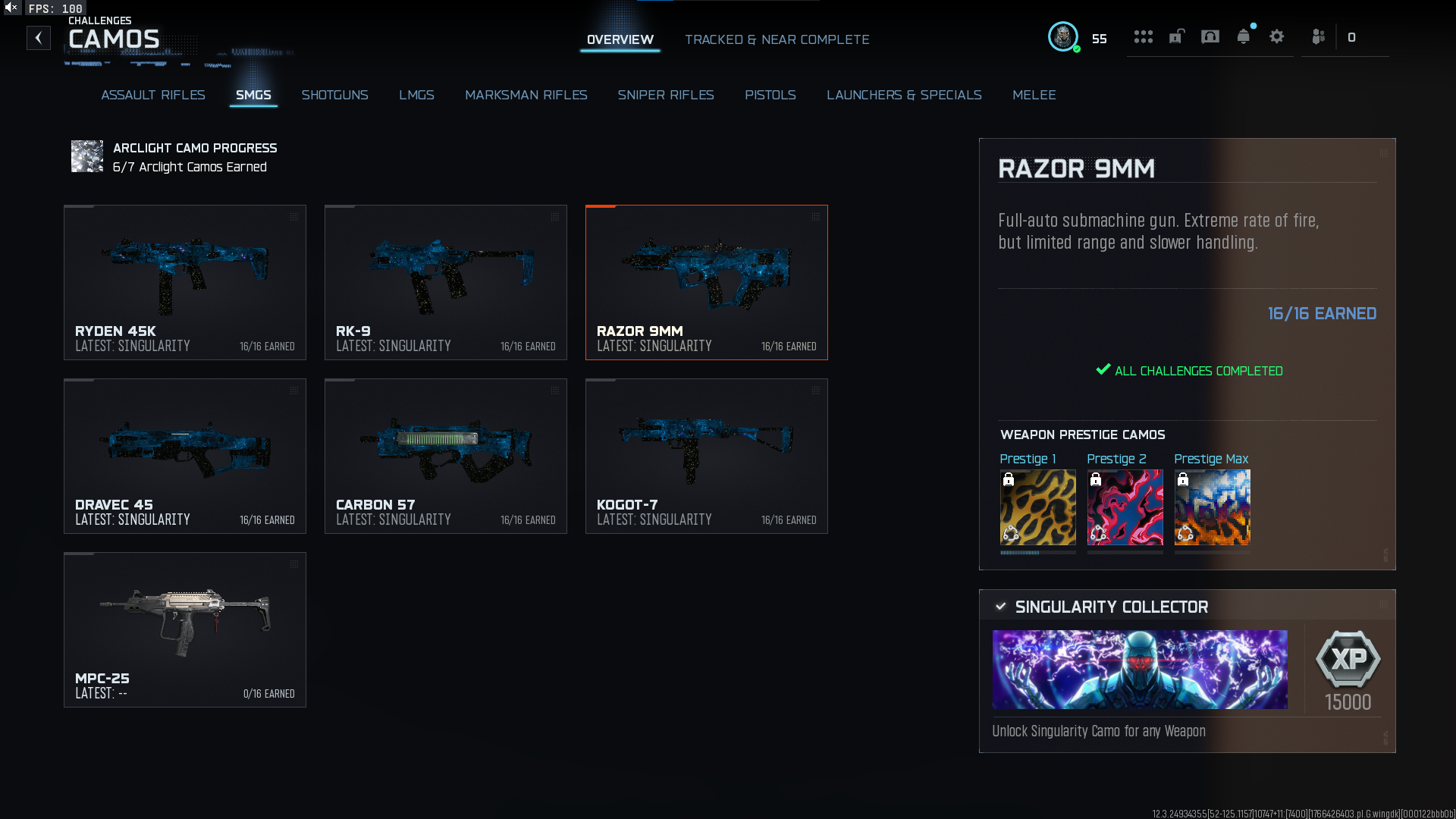Show the Shotguns camo category
The width and height of the screenshot is (1456, 819).
(x=334, y=95)
